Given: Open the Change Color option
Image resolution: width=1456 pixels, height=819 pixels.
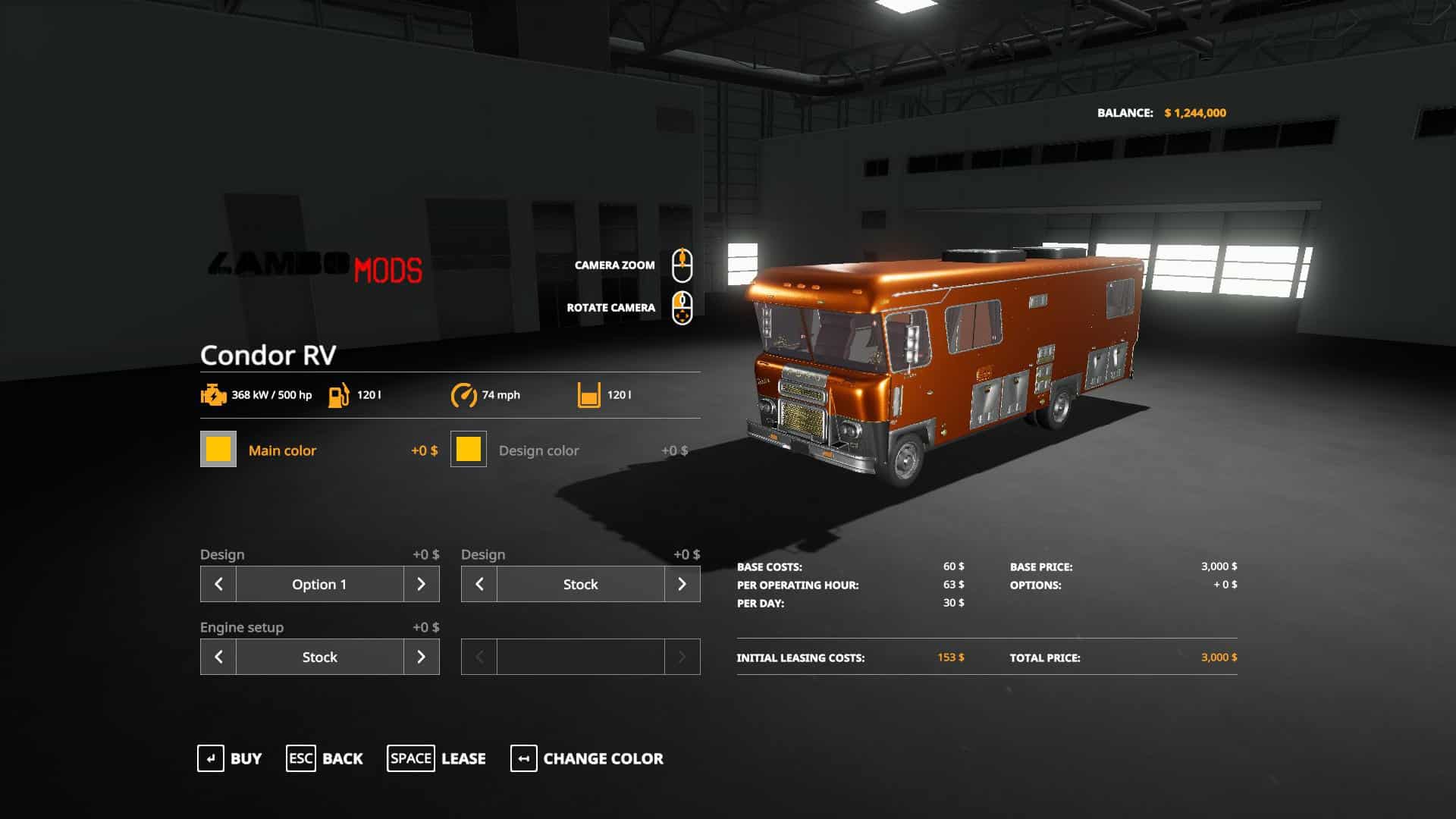Looking at the screenshot, I should (x=587, y=758).
